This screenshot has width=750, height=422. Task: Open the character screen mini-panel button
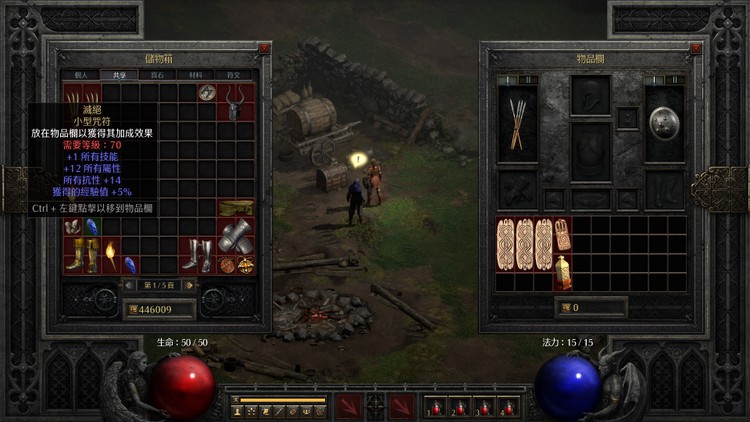pos(238,411)
